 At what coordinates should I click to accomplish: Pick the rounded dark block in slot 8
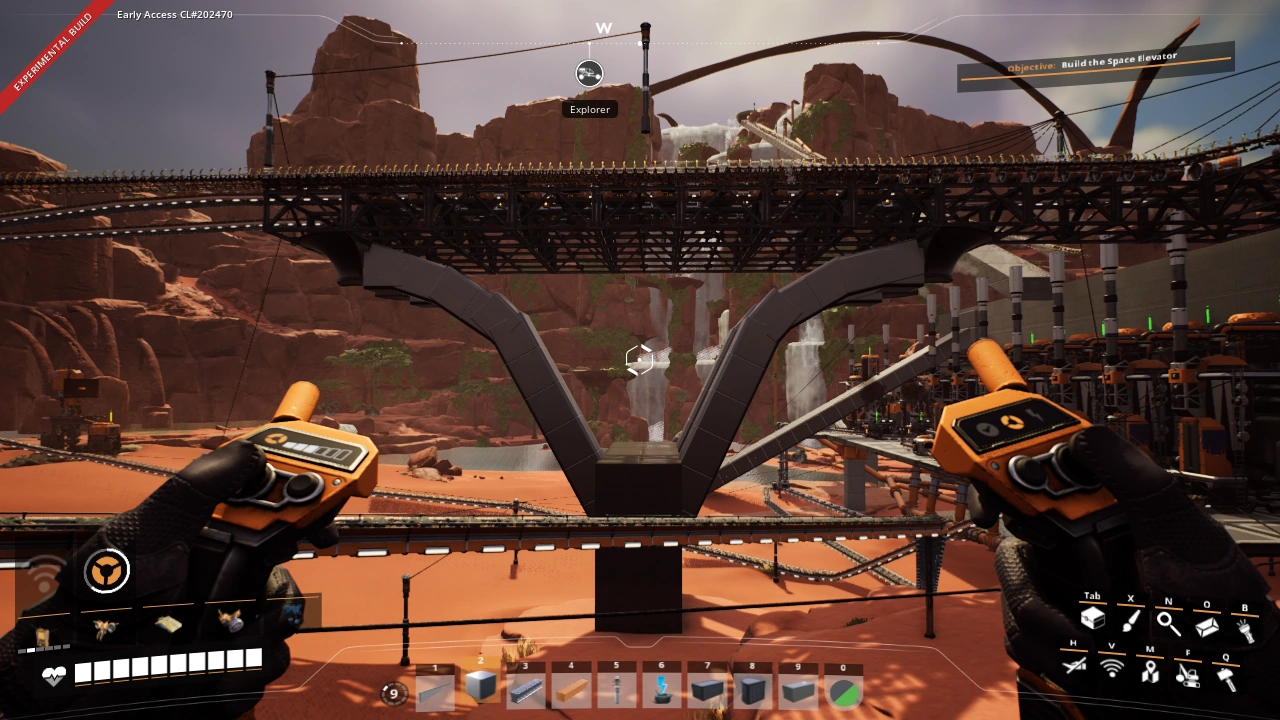coord(753,690)
